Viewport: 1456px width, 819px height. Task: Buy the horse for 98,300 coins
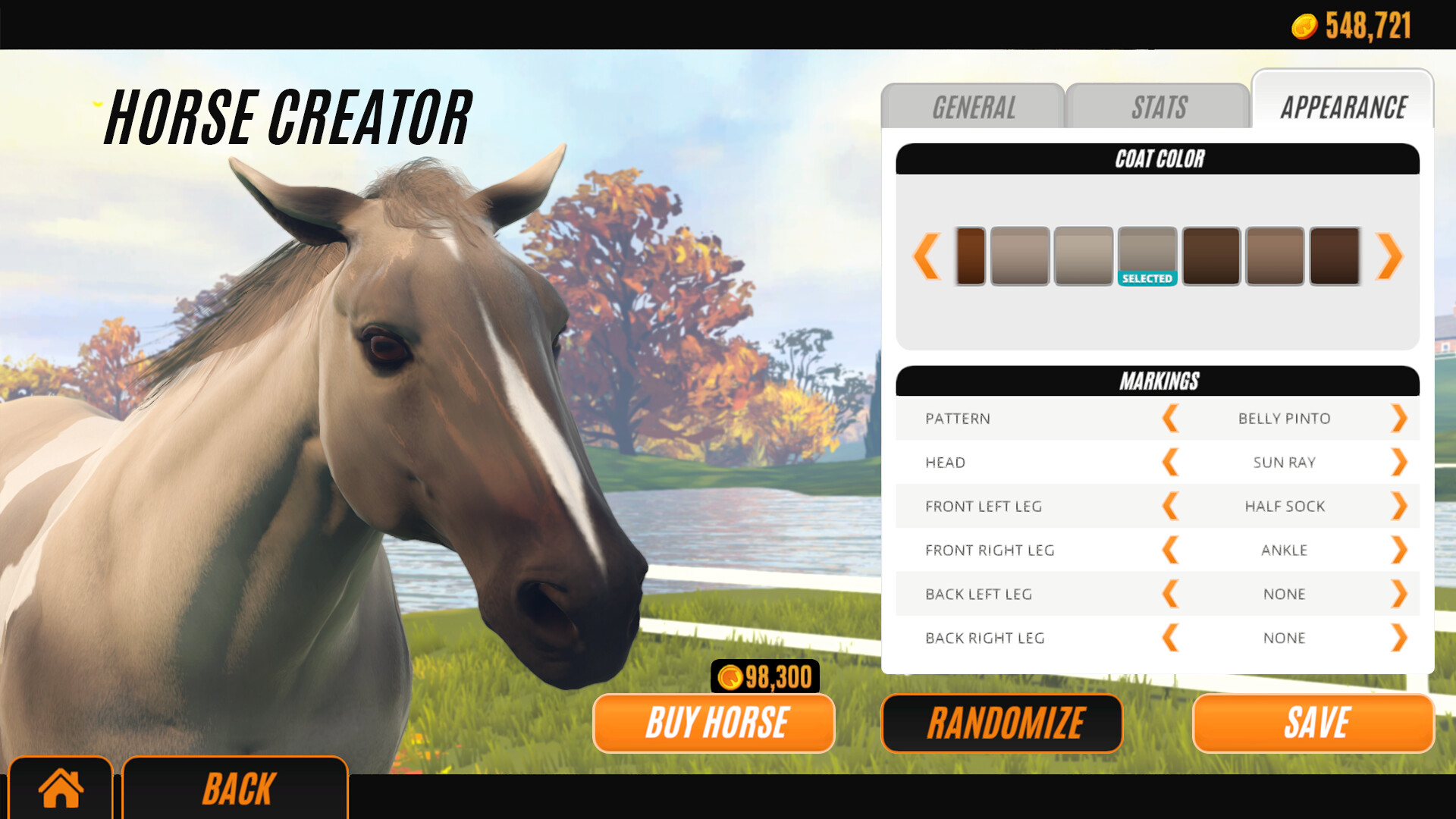(714, 723)
